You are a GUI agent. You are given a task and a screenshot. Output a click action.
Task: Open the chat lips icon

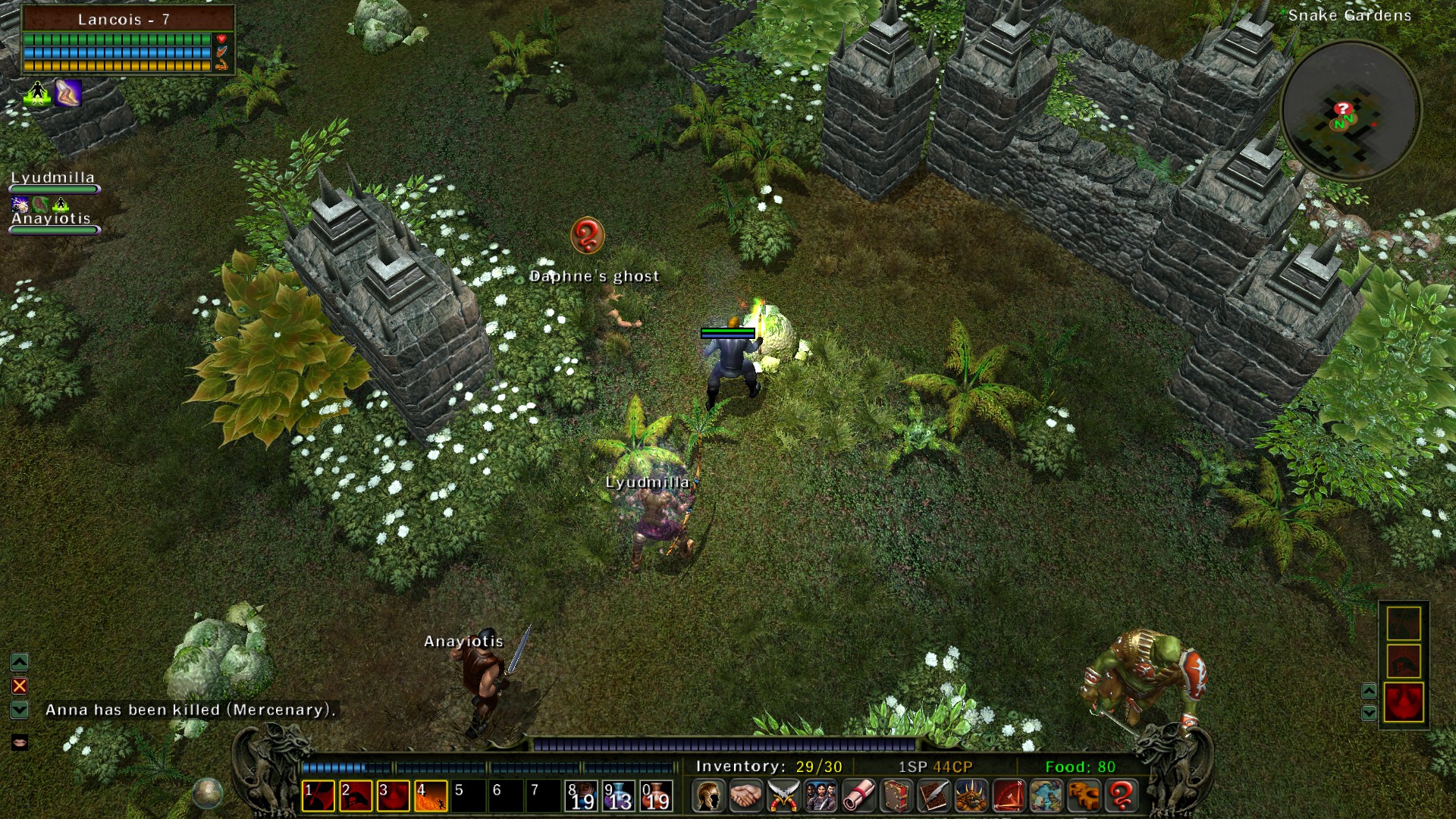coord(20,742)
